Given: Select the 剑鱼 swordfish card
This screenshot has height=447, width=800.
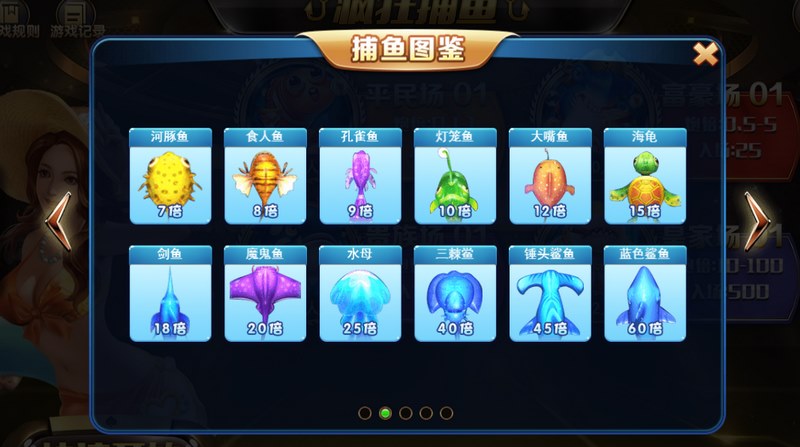Looking at the screenshot, I should pyautogui.click(x=165, y=292).
